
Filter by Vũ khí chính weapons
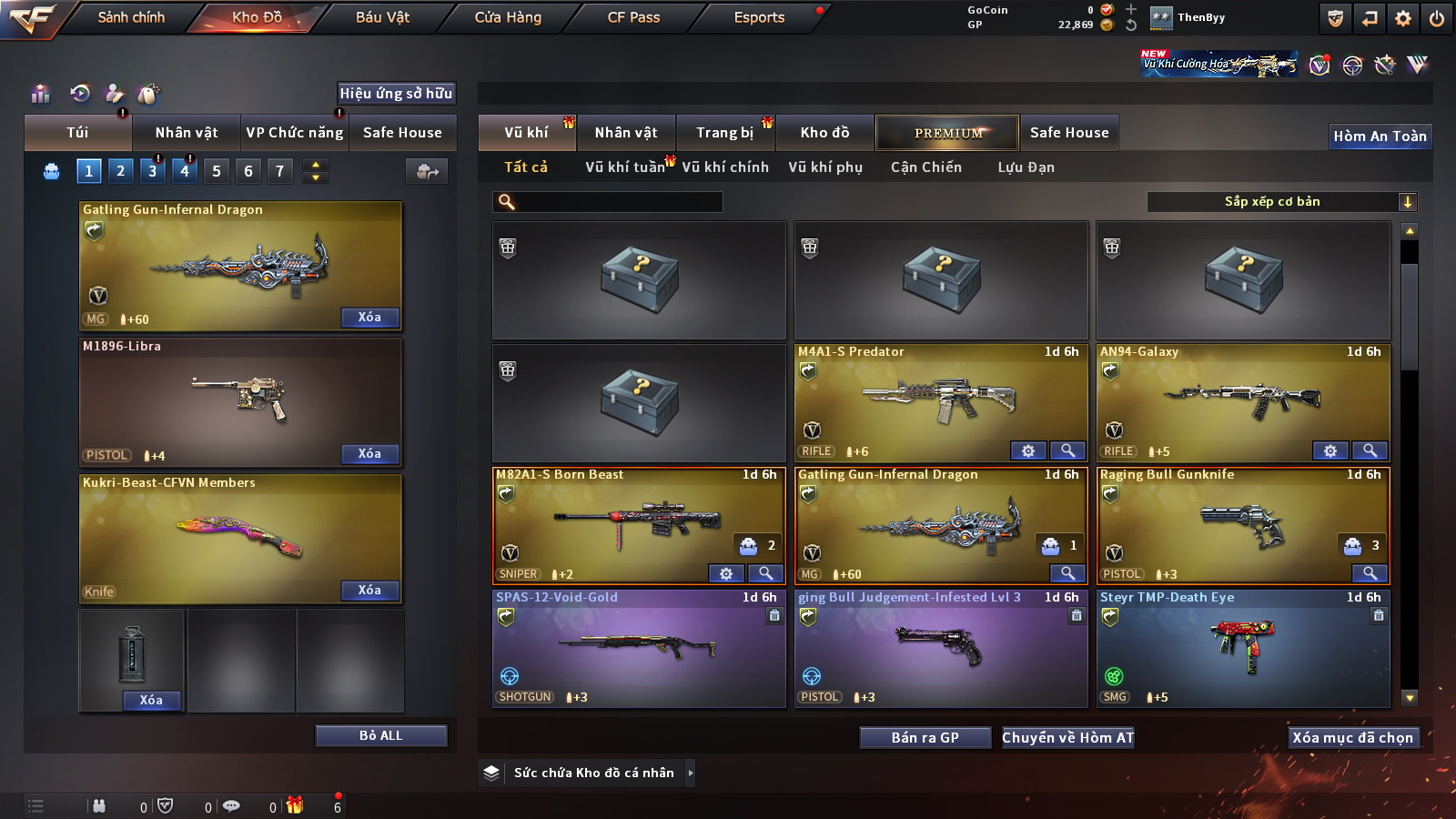[724, 167]
